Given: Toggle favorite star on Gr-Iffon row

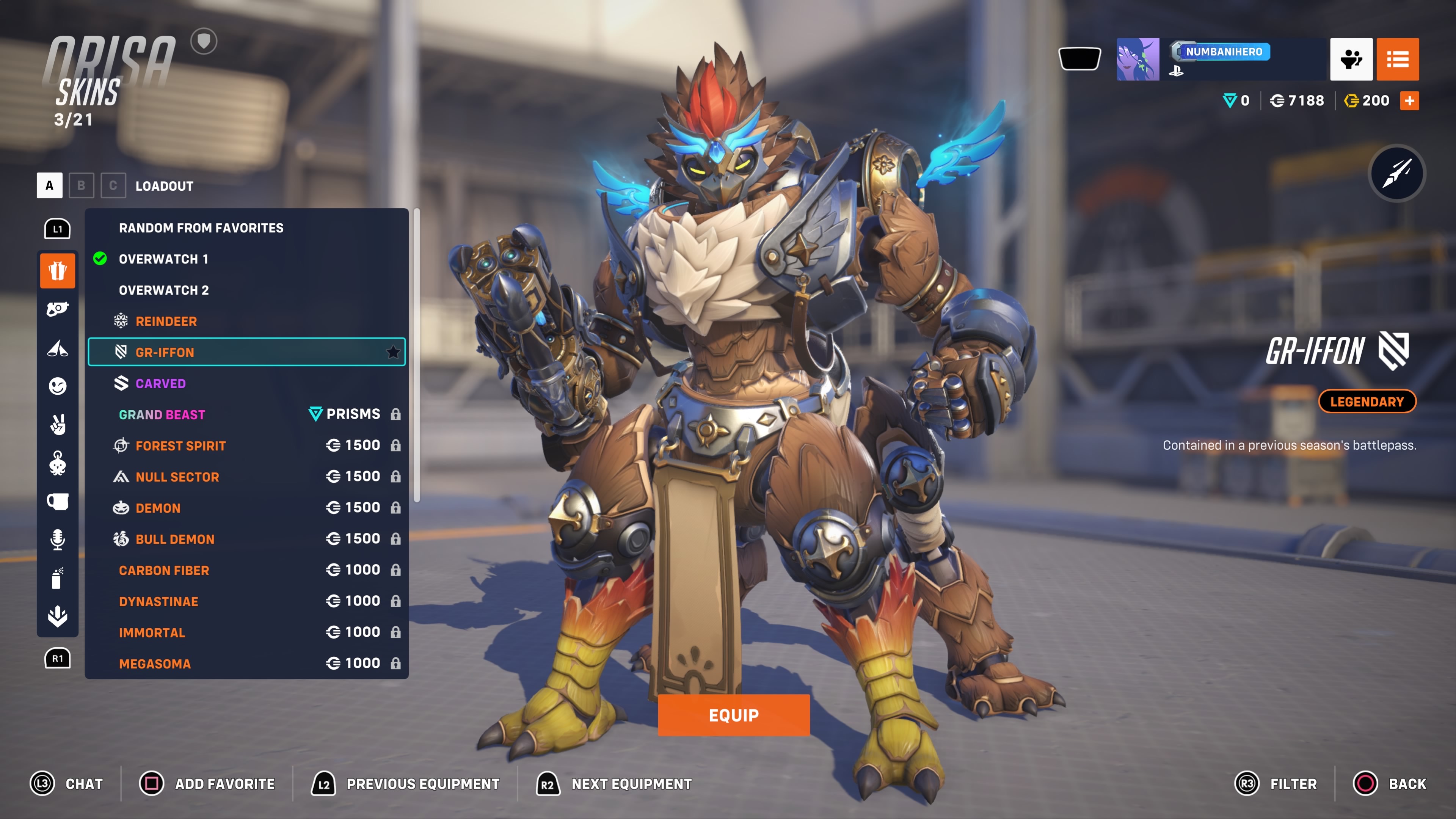Looking at the screenshot, I should click(x=394, y=352).
